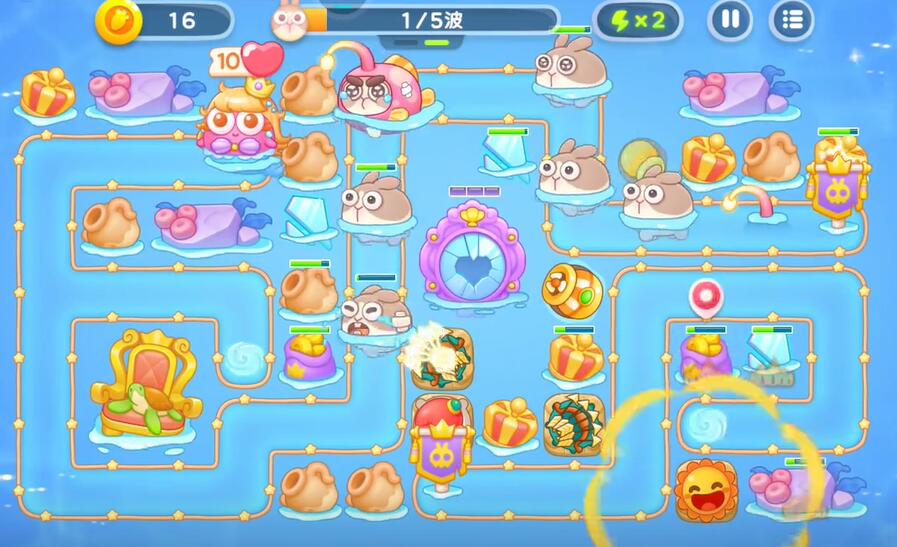
Task: Toggle the x2 game speed button
Action: [x=638, y=20]
